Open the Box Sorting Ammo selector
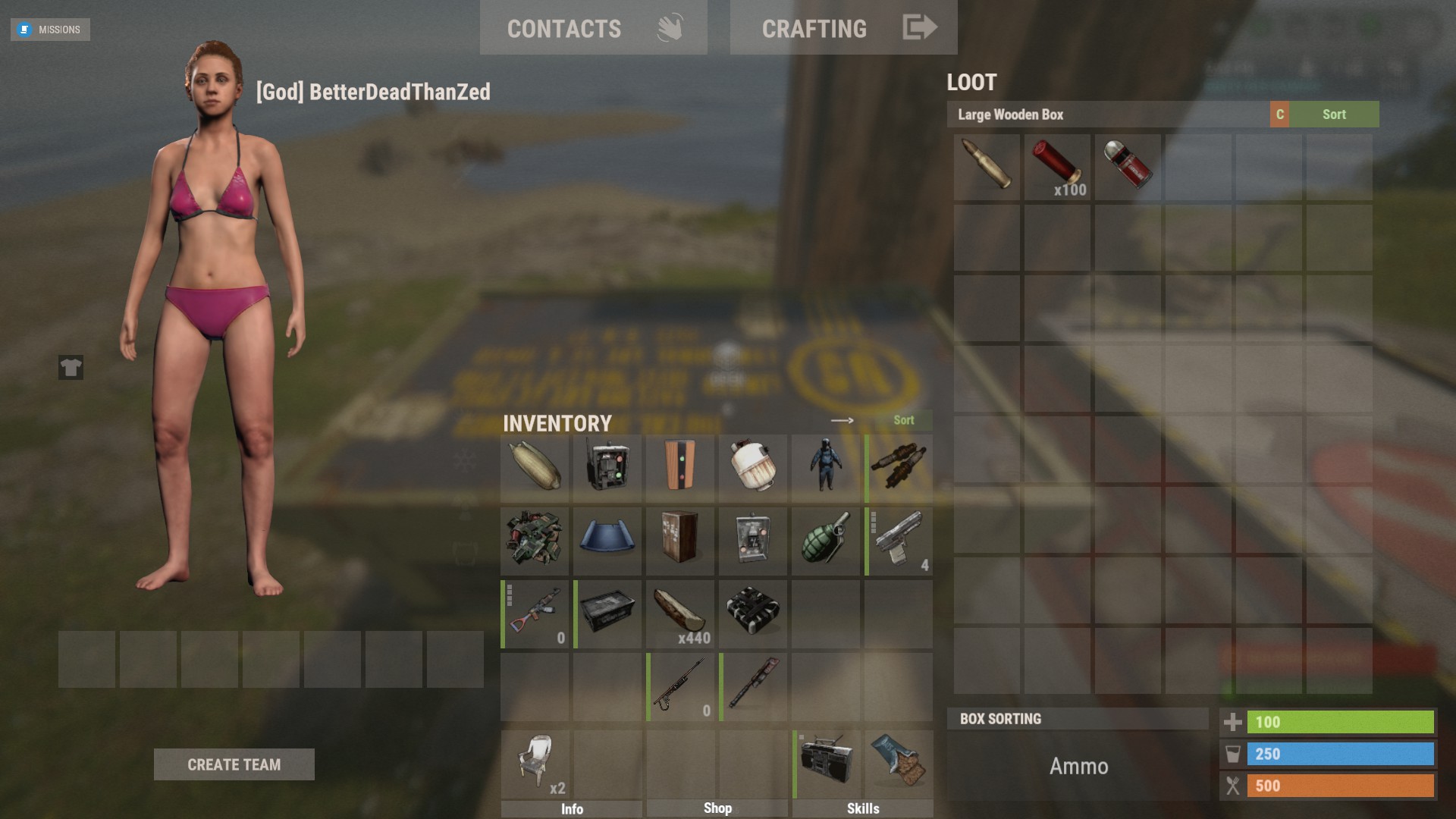Image resolution: width=1456 pixels, height=819 pixels. [x=1077, y=766]
